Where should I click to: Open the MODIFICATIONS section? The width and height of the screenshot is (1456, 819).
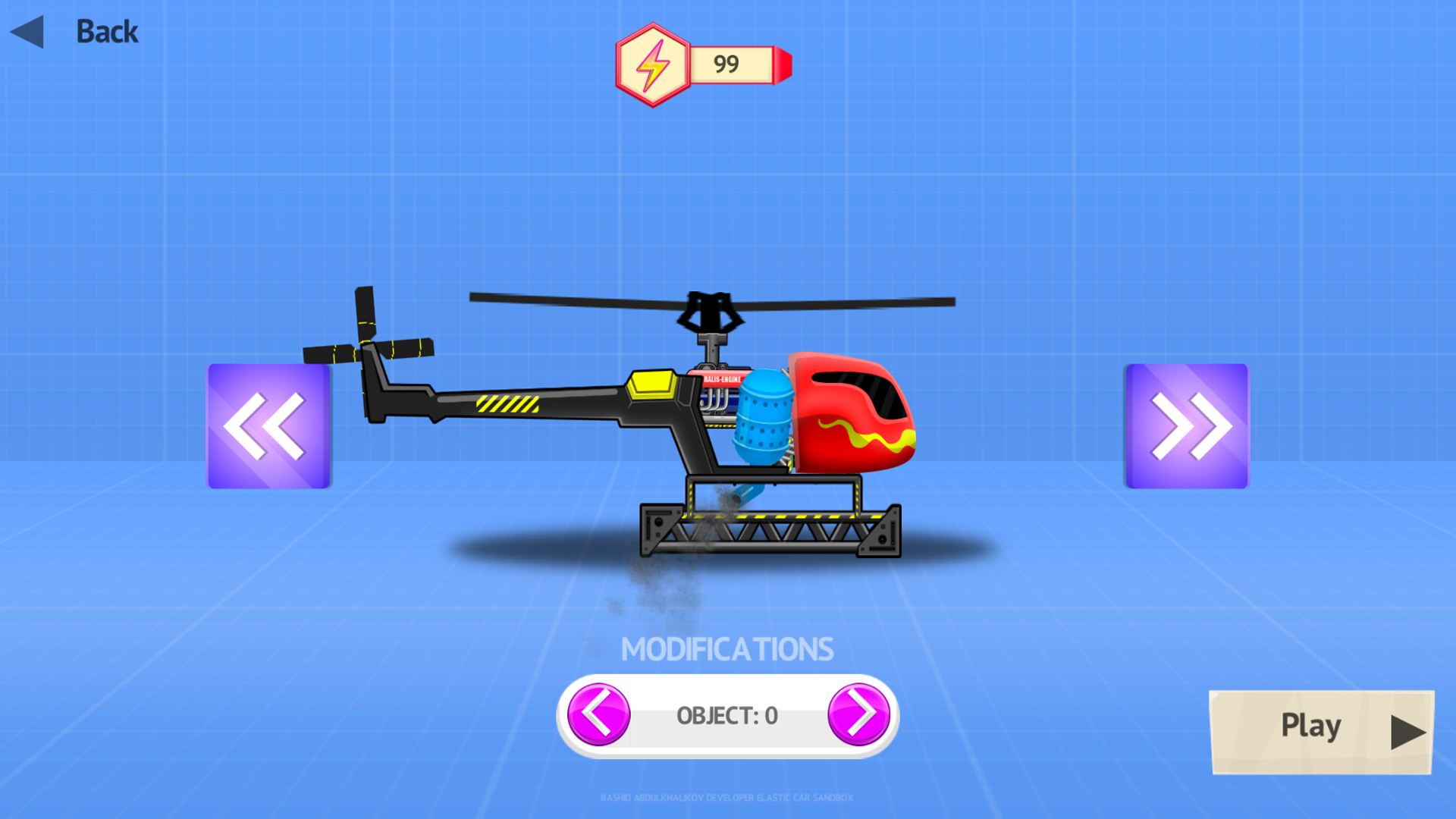pos(726,647)
